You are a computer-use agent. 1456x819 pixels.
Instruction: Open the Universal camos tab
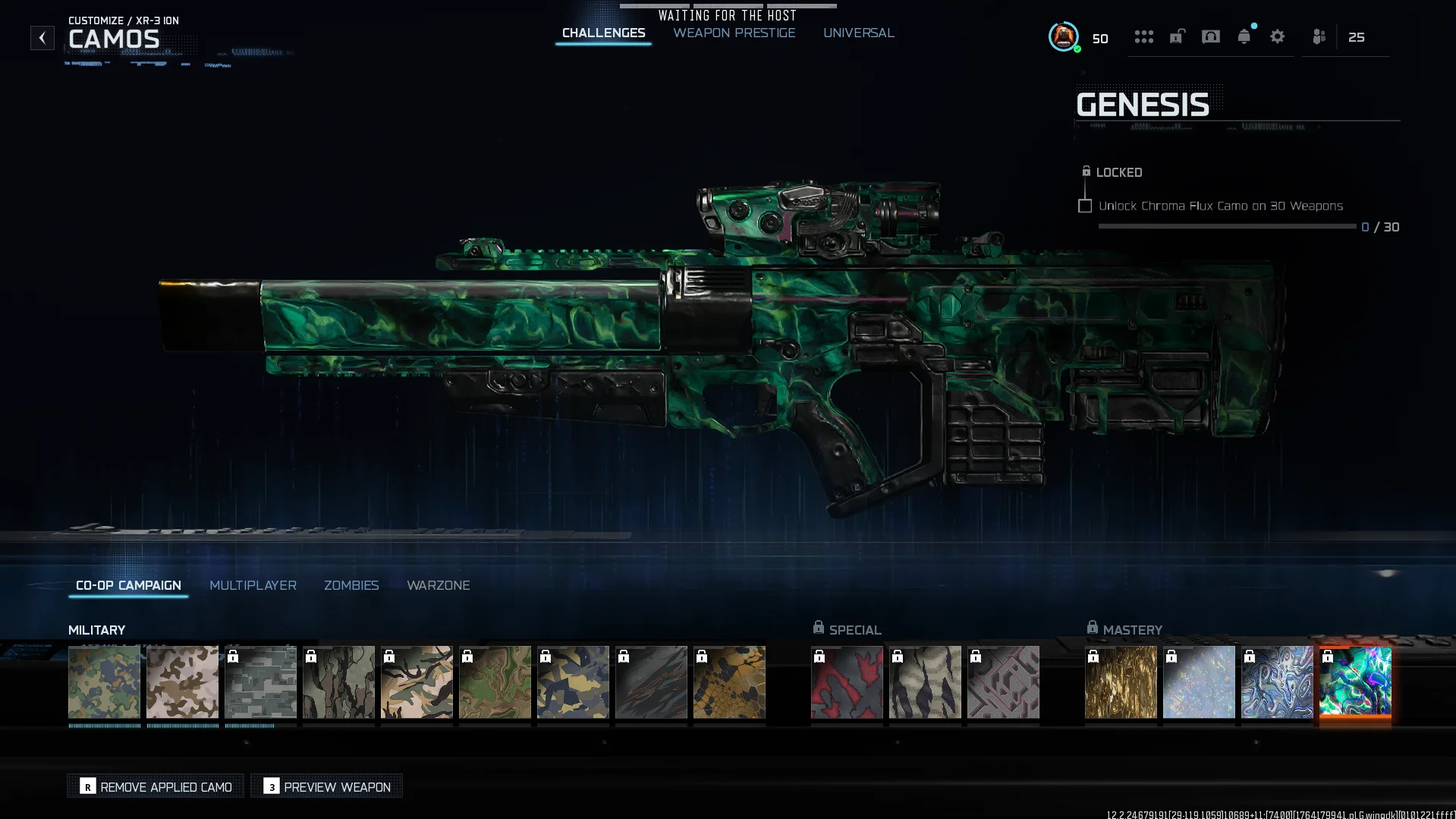coord(858,33)
